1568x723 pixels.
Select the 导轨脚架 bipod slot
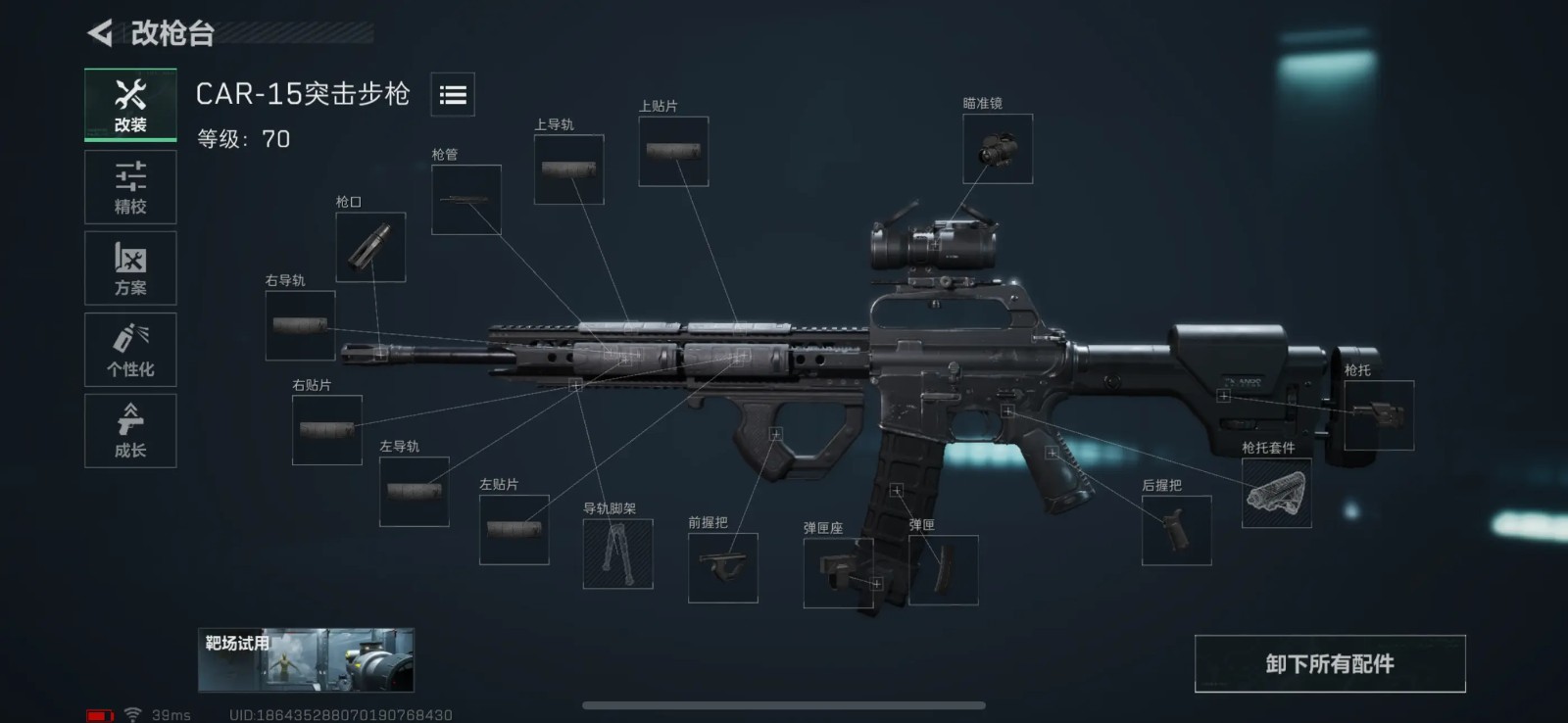(617, 554)
